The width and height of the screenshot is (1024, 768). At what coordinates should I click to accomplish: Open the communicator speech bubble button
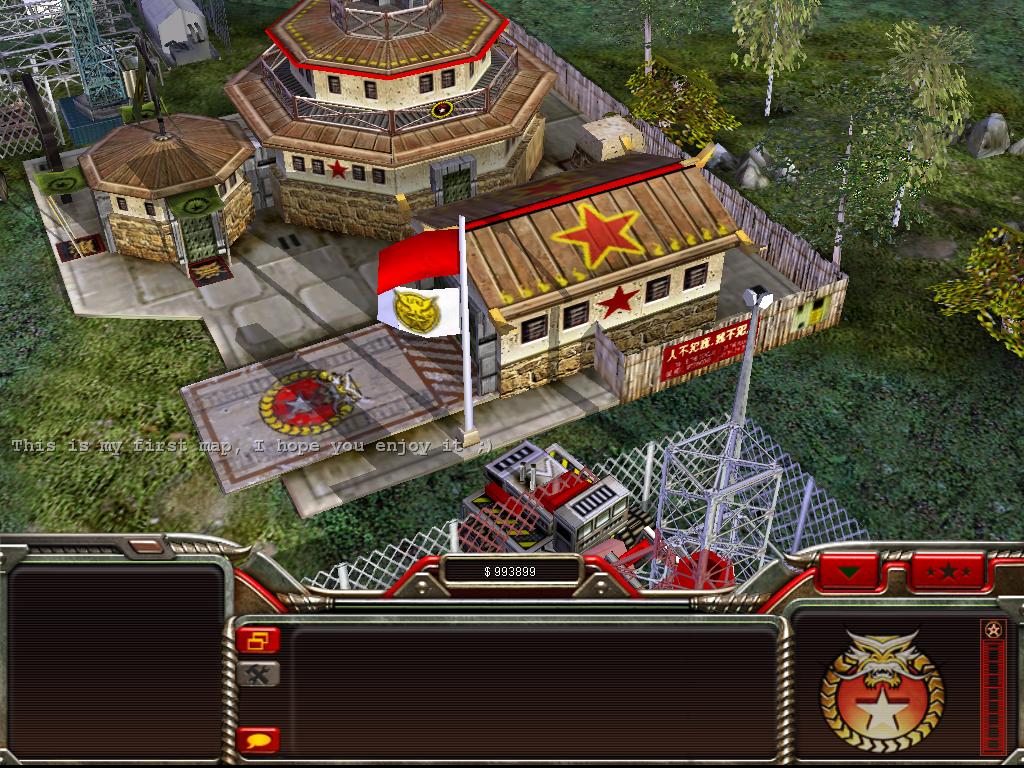(x=258, y=741)
